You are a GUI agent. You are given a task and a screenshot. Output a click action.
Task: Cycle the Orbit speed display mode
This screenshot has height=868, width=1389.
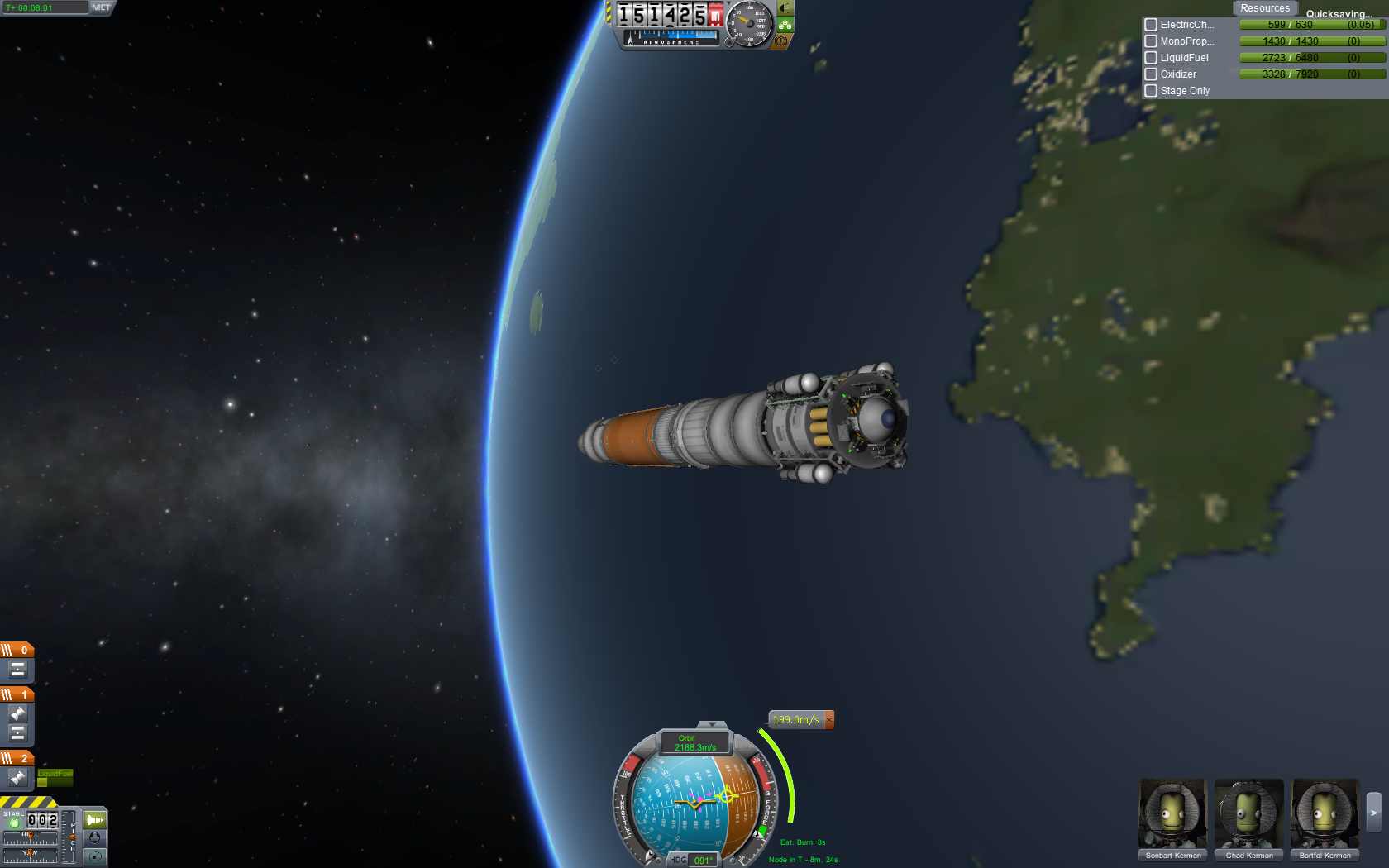pyautogui.click(x=695, y=743)
